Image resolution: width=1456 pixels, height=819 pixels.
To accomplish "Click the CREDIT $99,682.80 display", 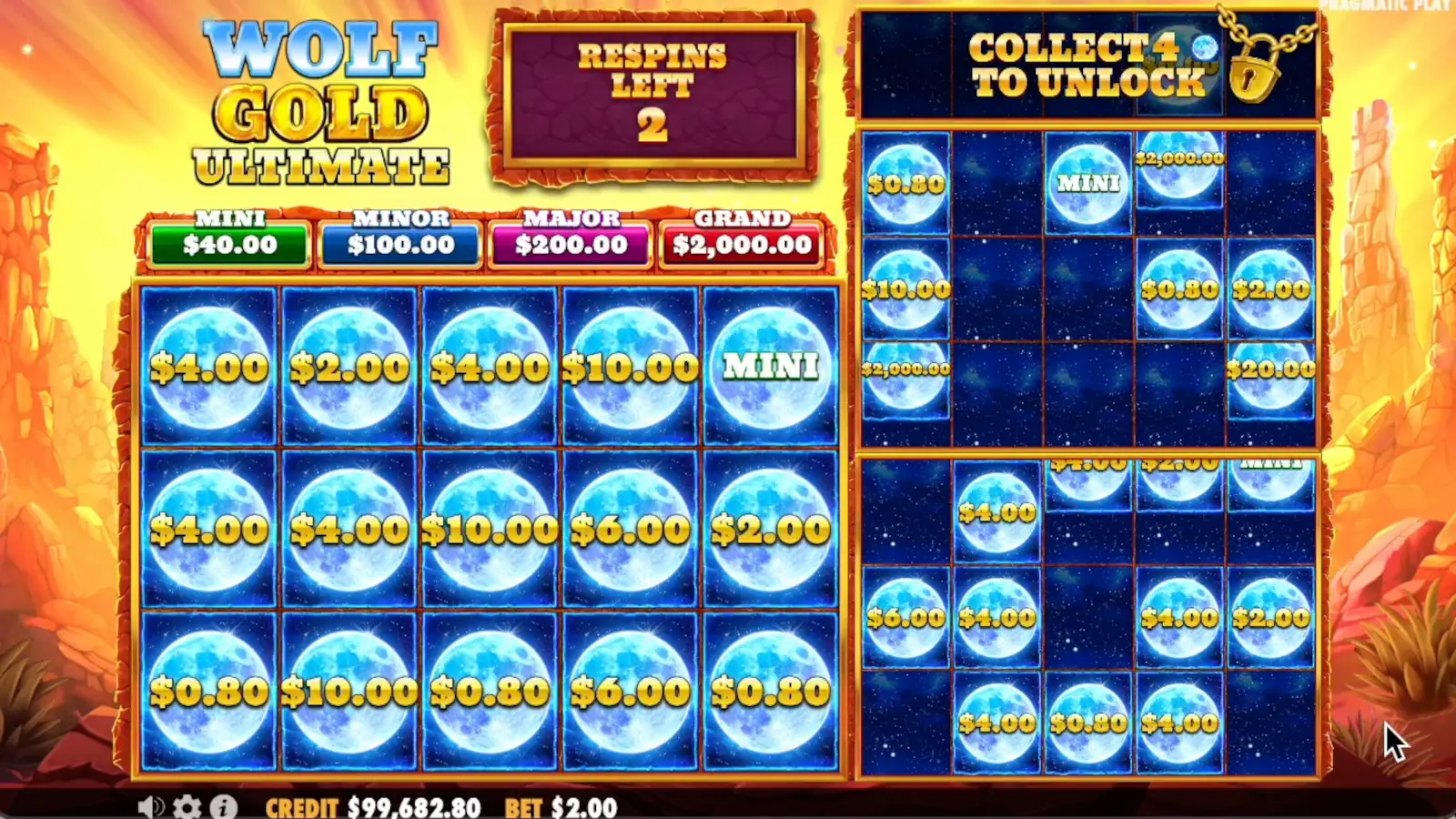I will point(373,807).
